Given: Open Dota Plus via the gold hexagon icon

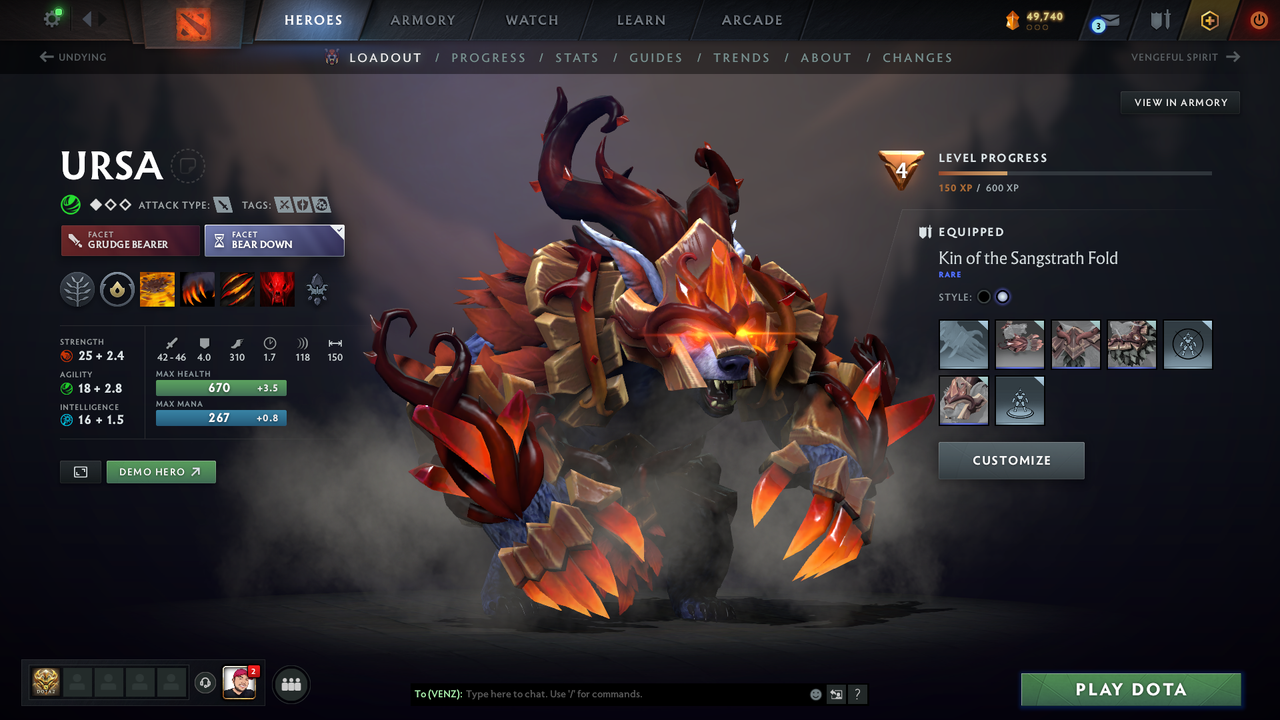Looking at the screenshot, I should coord(1209,20).
